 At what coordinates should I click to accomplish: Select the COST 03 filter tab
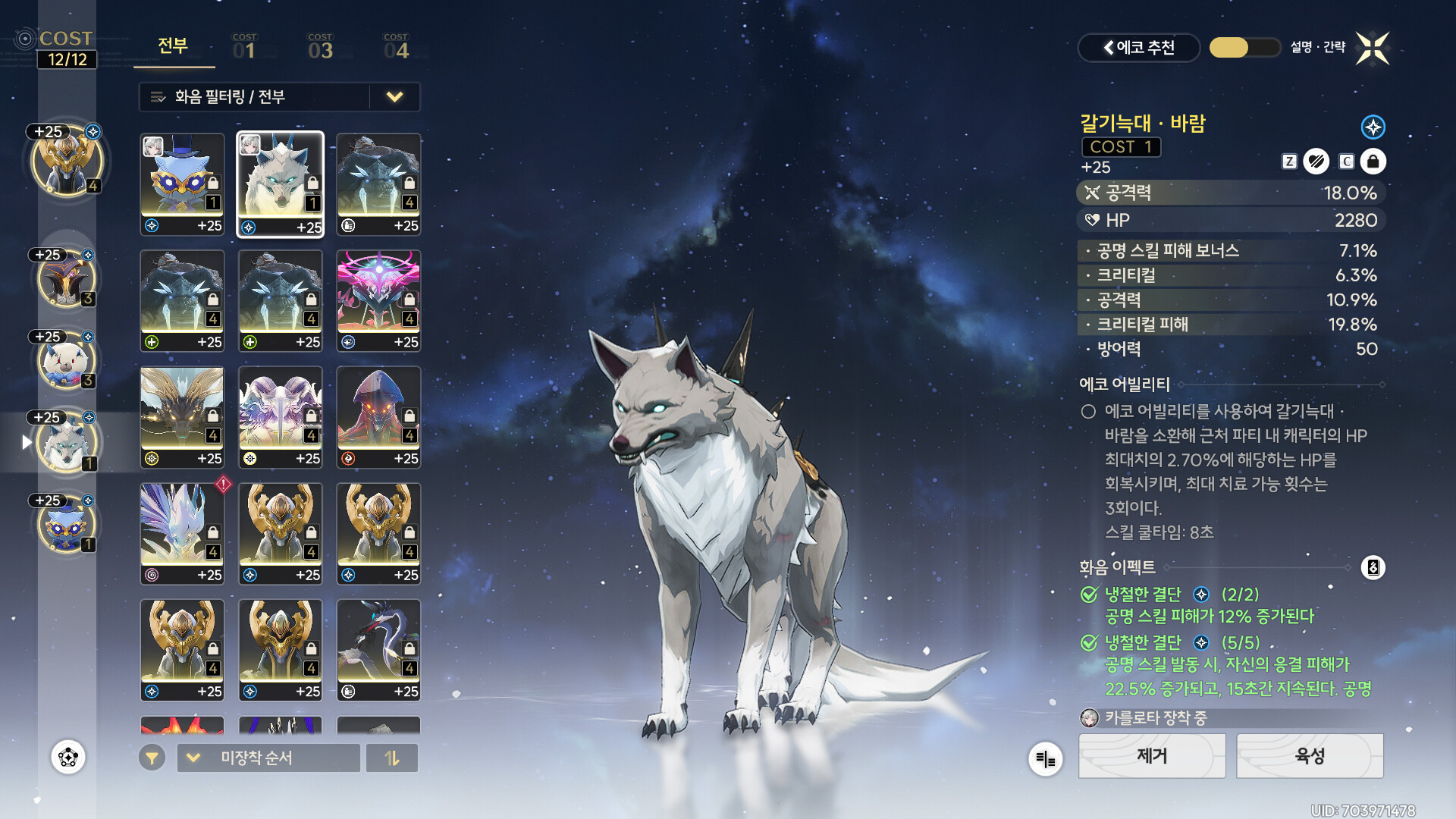[320, 47]
